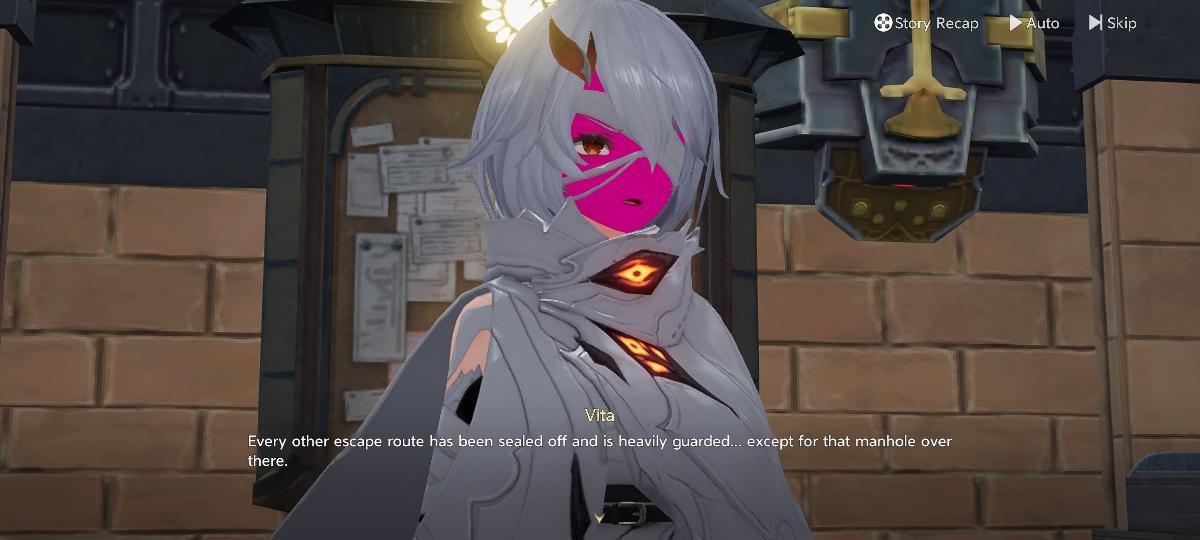This screenshot has width=1200, height=540.
Task: Enable Auto dialogue playback
Action: coord(1034,23)
